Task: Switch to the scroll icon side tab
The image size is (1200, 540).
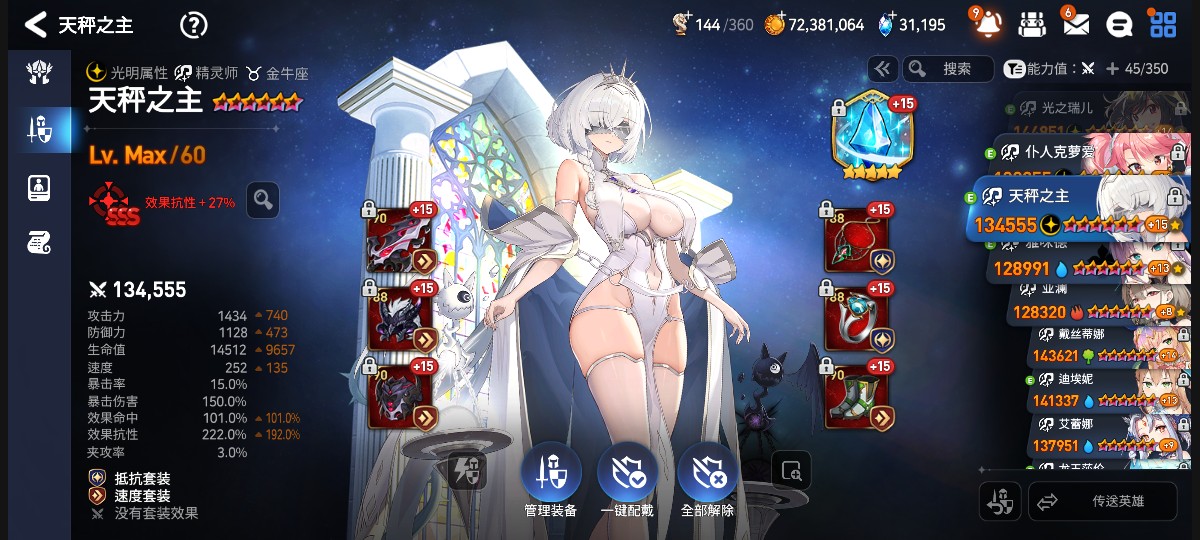Action: [39, 242]
